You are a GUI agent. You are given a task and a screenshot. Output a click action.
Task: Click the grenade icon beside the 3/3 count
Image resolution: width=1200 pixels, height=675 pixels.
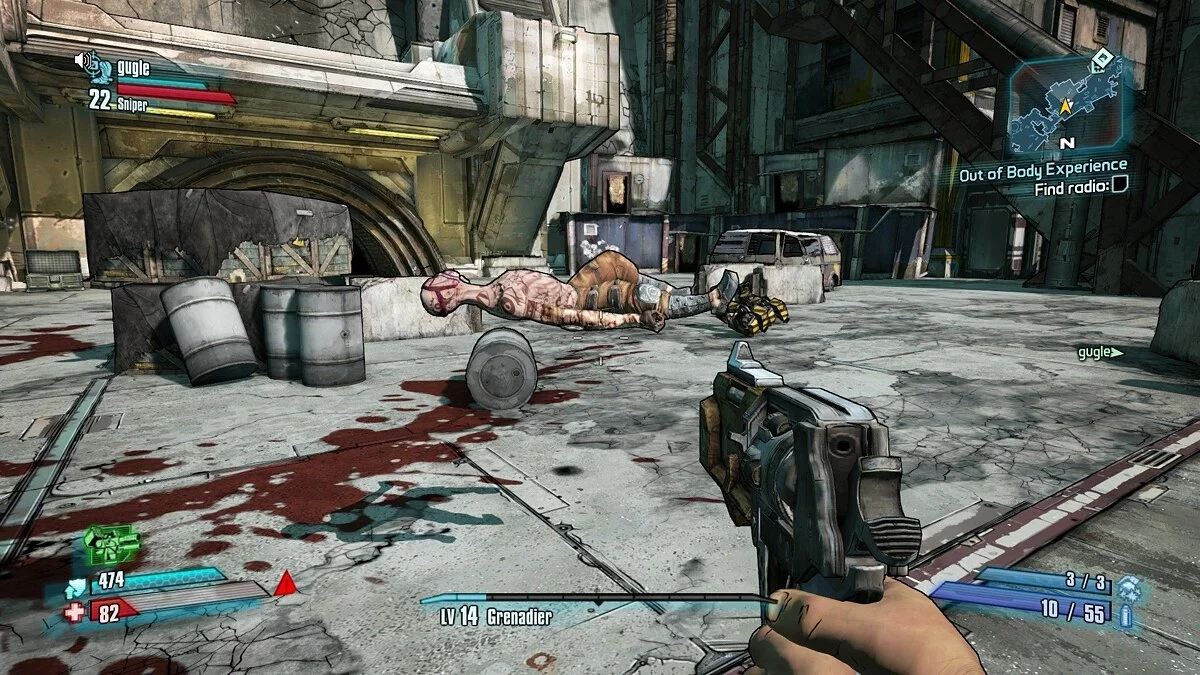click(x=1128, y=585)
